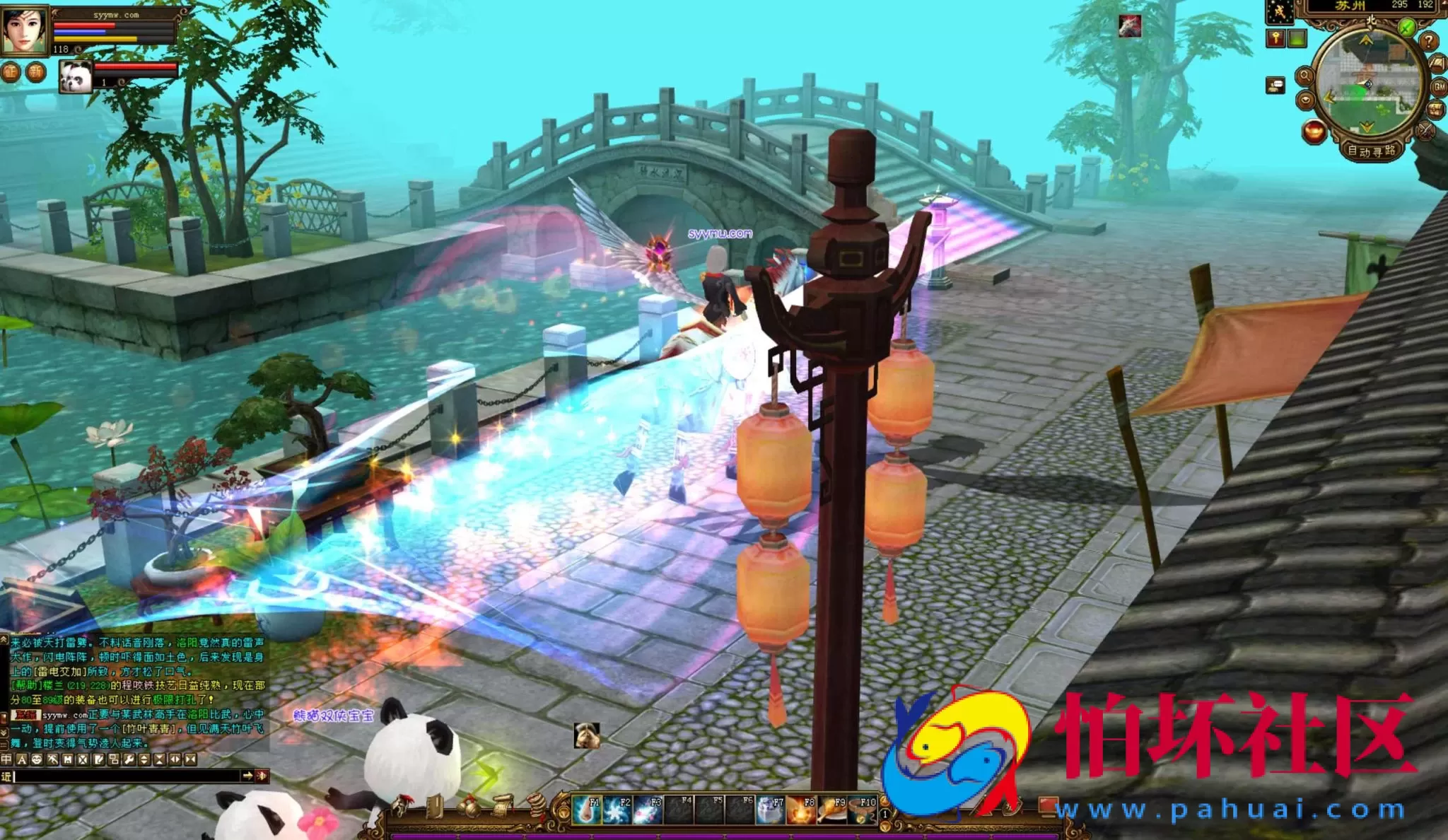Click the [竹叶青青] item link in chat

tap(148, 729)
